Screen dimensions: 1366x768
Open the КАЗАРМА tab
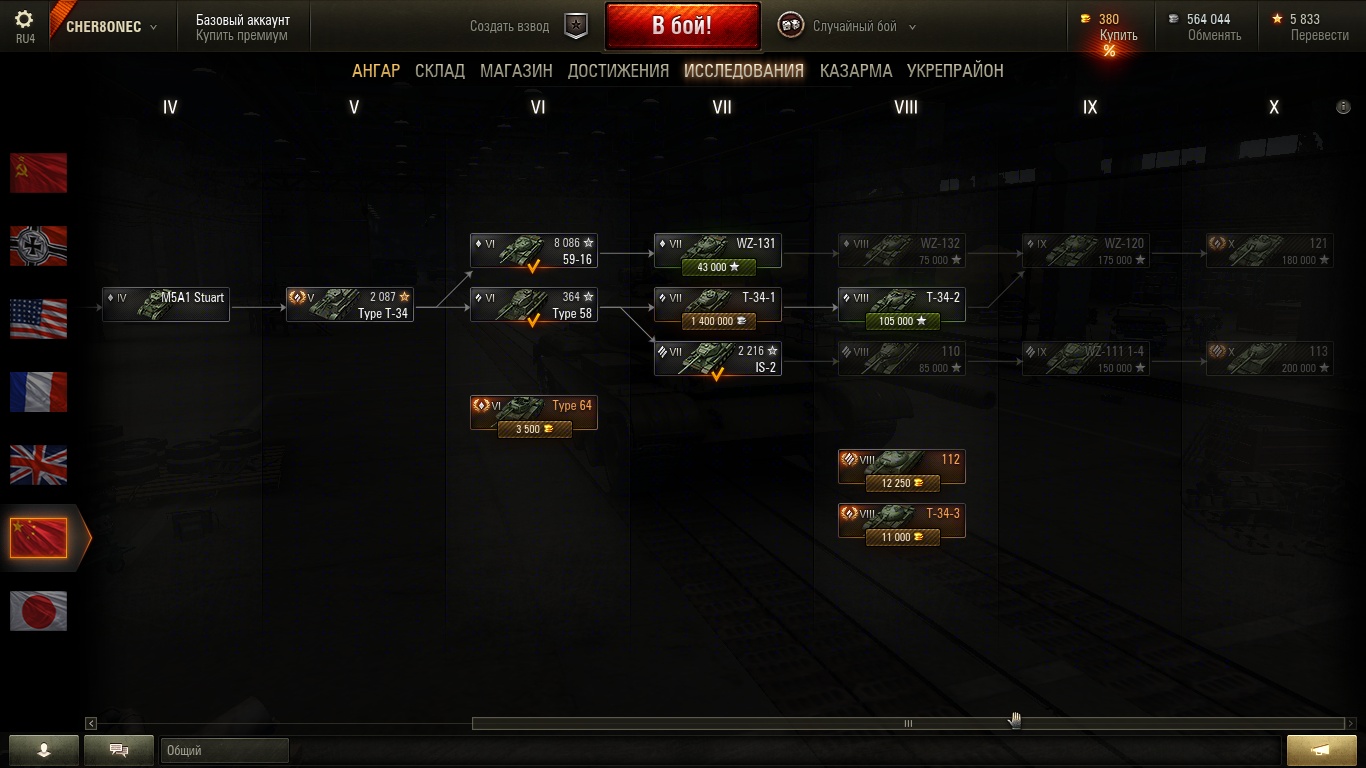click(856, 71)
